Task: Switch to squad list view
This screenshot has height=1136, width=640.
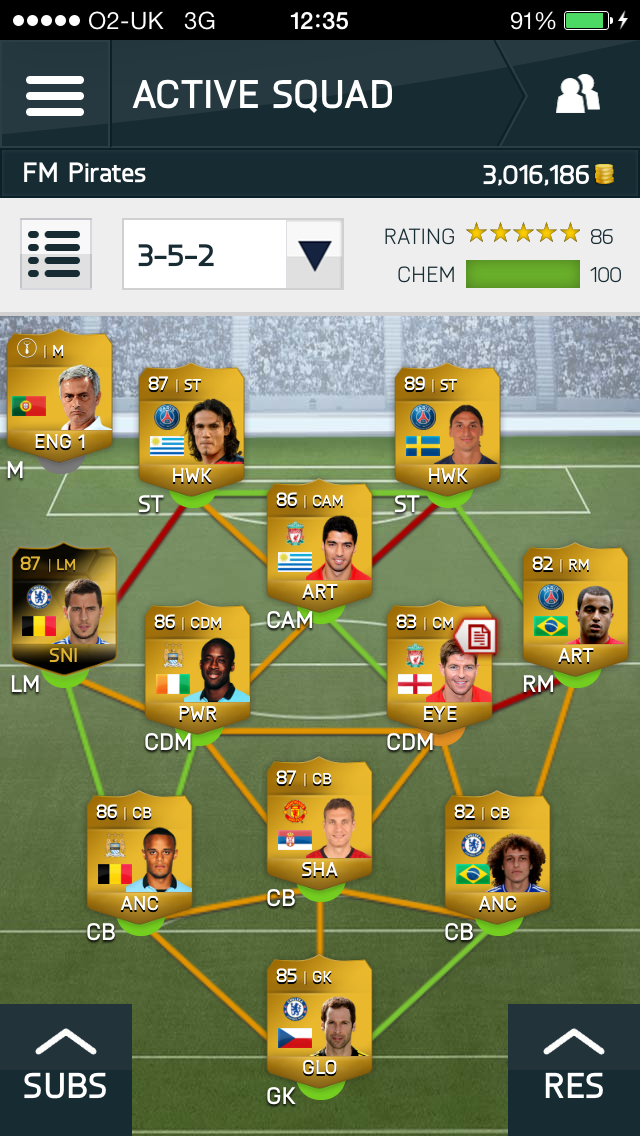Action: click(x=56, y=254)
